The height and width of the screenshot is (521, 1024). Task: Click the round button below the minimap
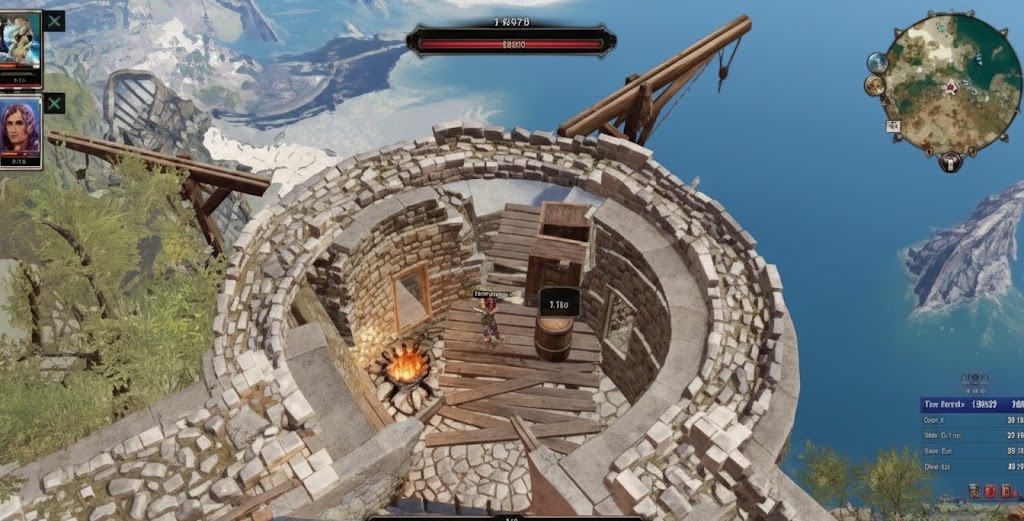[x=949, y=161]
